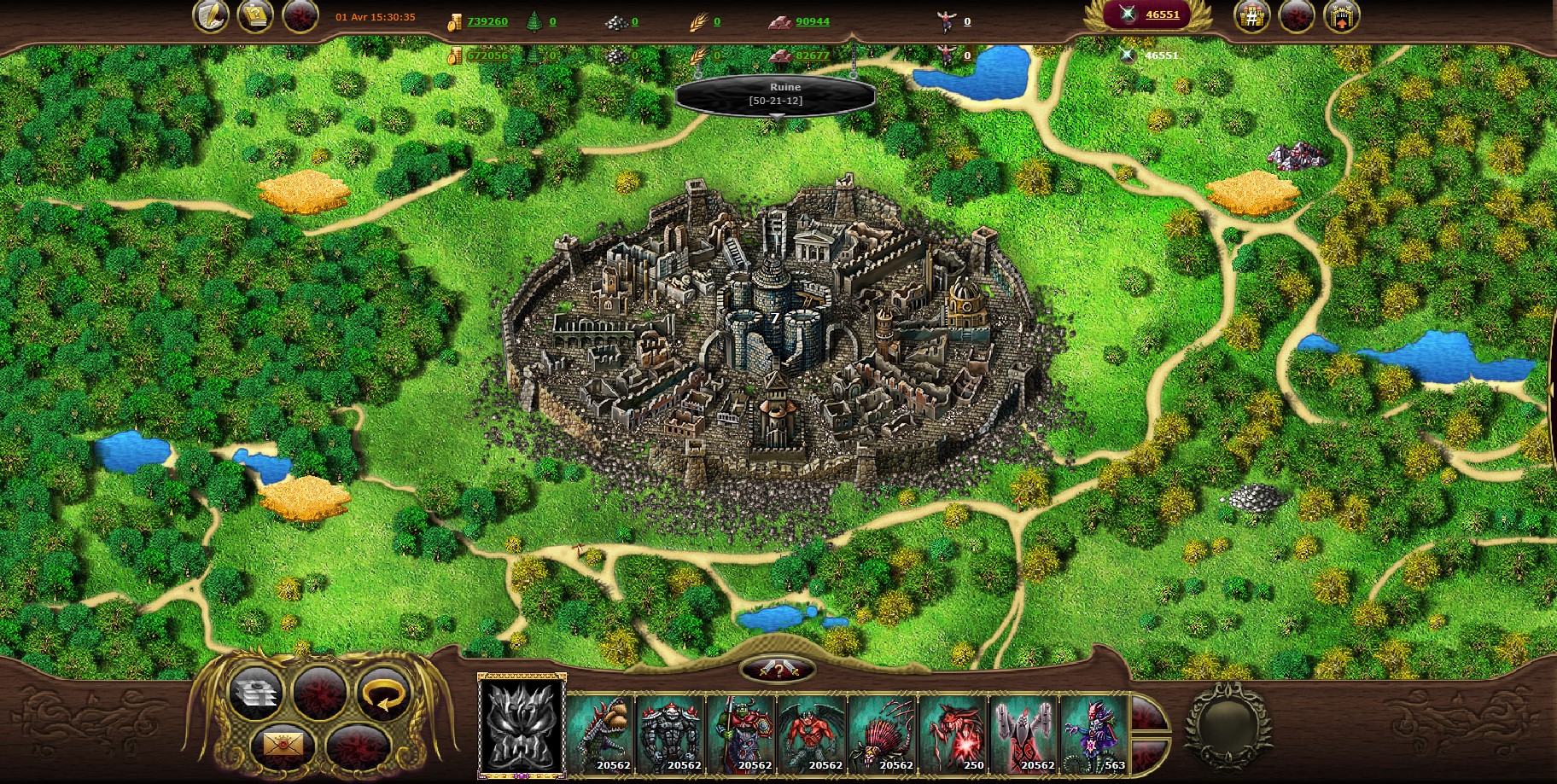Select the red winged demon unit slot
Image resolution: width=1557 pixels, height=784 pixels.
(x=812, y=734)
